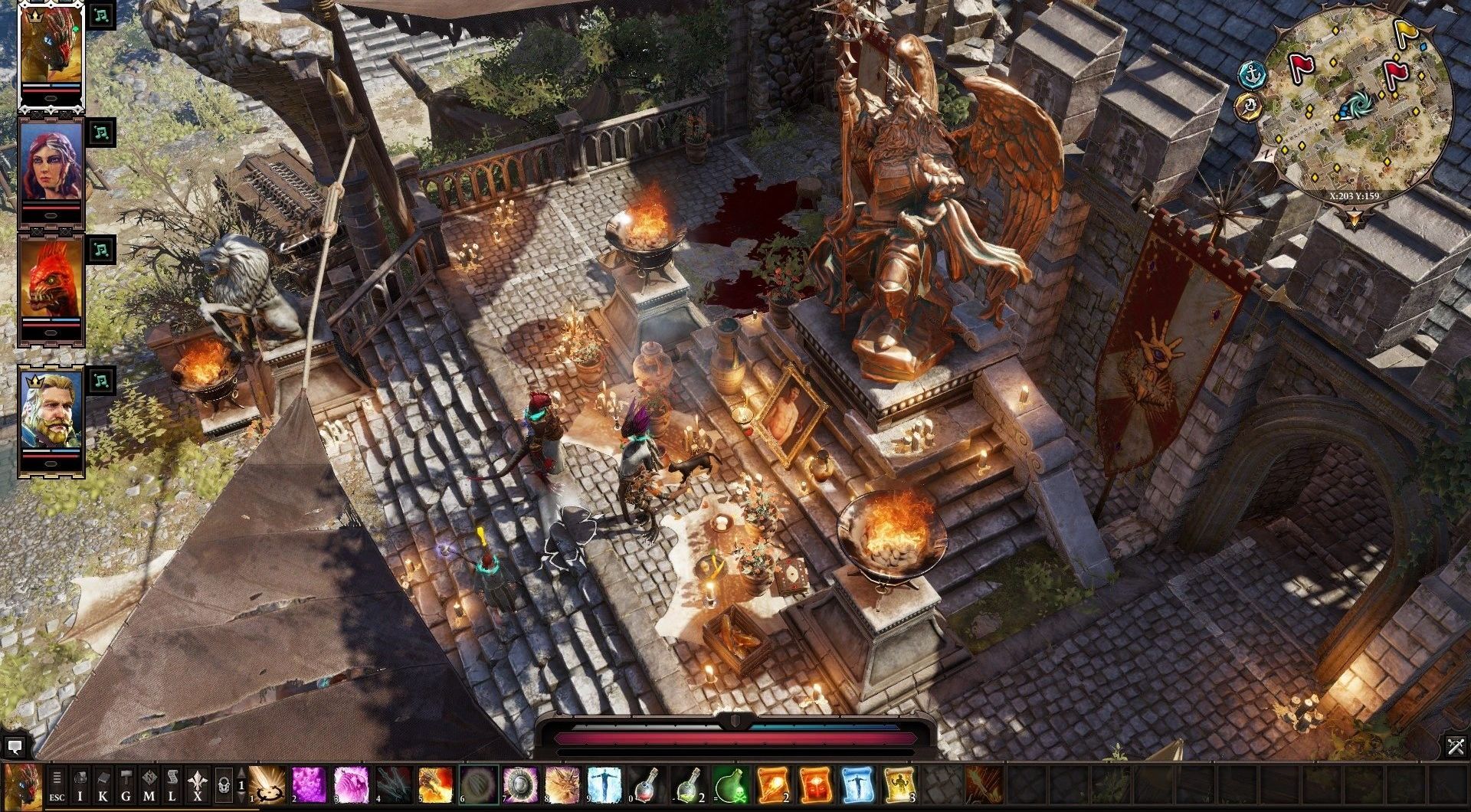Toggle the hotbar lock icon

click(224, 786)
